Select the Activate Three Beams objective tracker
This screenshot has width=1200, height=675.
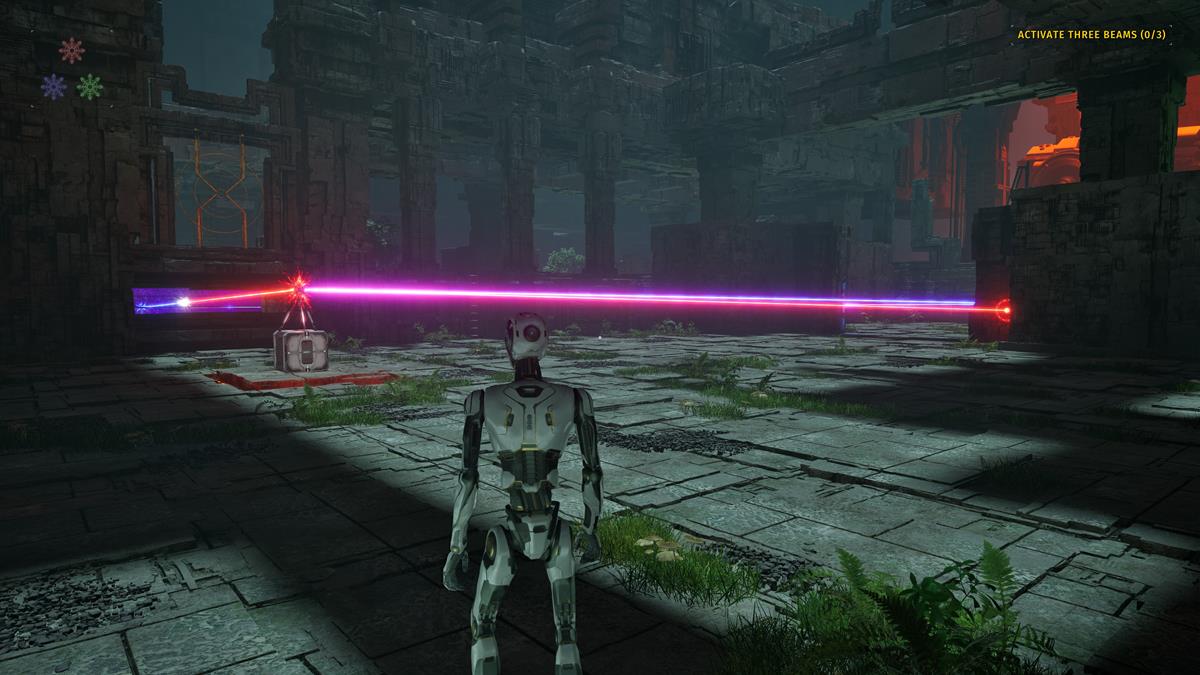point(1091,35)
